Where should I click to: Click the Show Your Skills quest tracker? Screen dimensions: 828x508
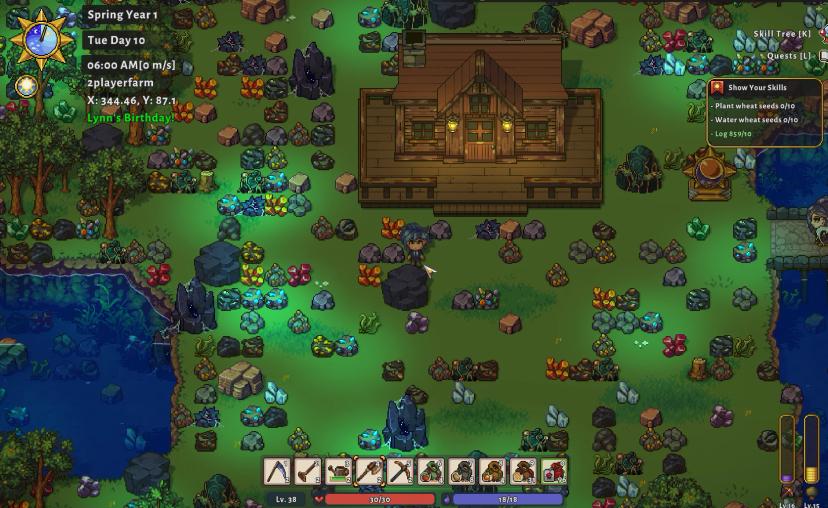(x=757, y=87)
